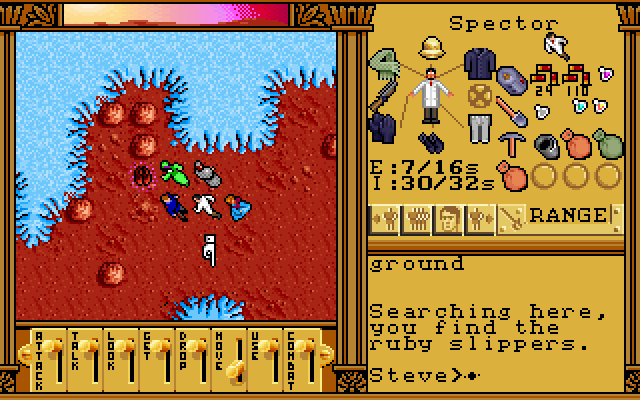Screen dimensions: 640x400
Task: Pick the green pouch in inventory
Action: pyautogui.click(x=606, y=145)
